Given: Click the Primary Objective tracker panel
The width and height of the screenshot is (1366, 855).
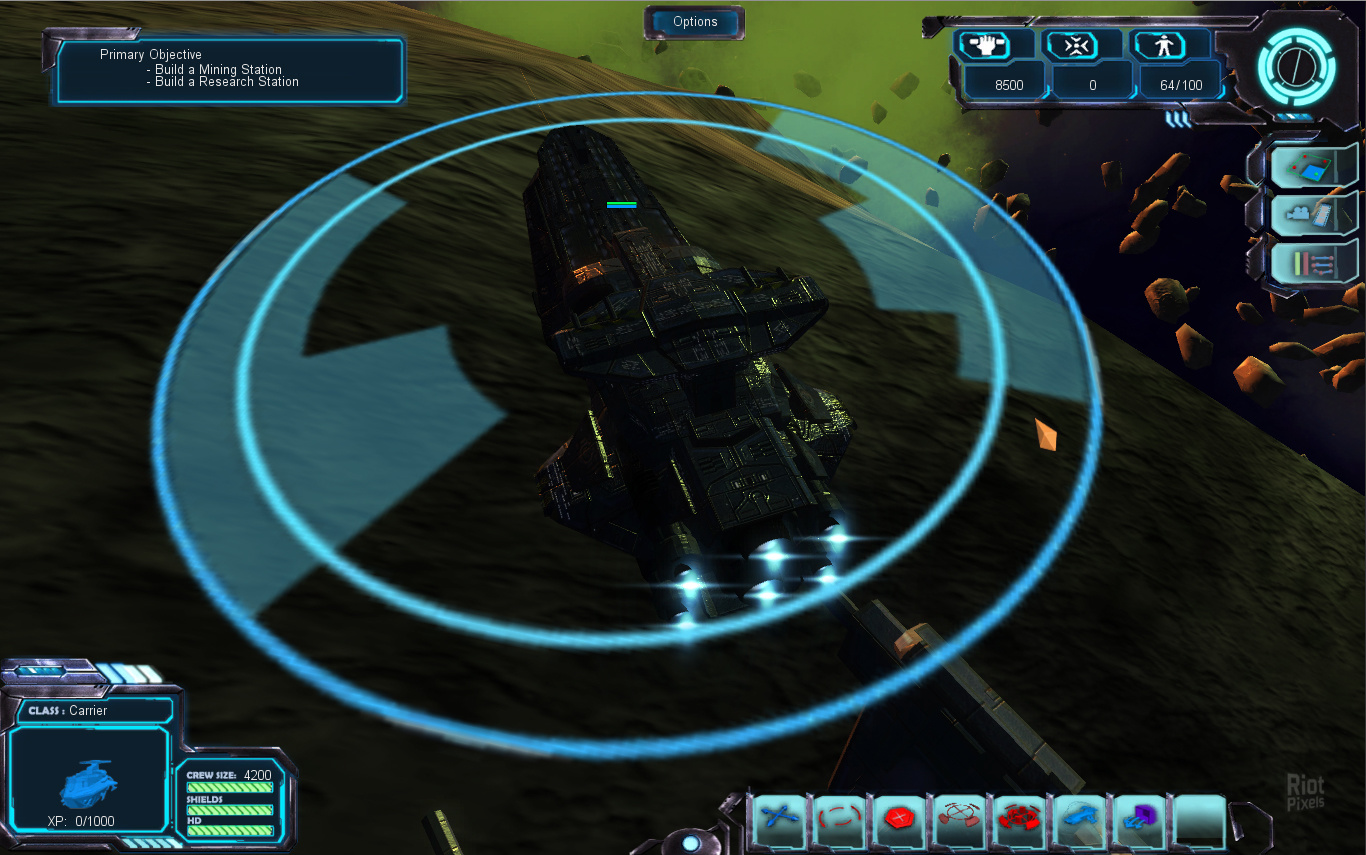Looking at the screenshot, I should pyautogui.click(x=230, y=70).
